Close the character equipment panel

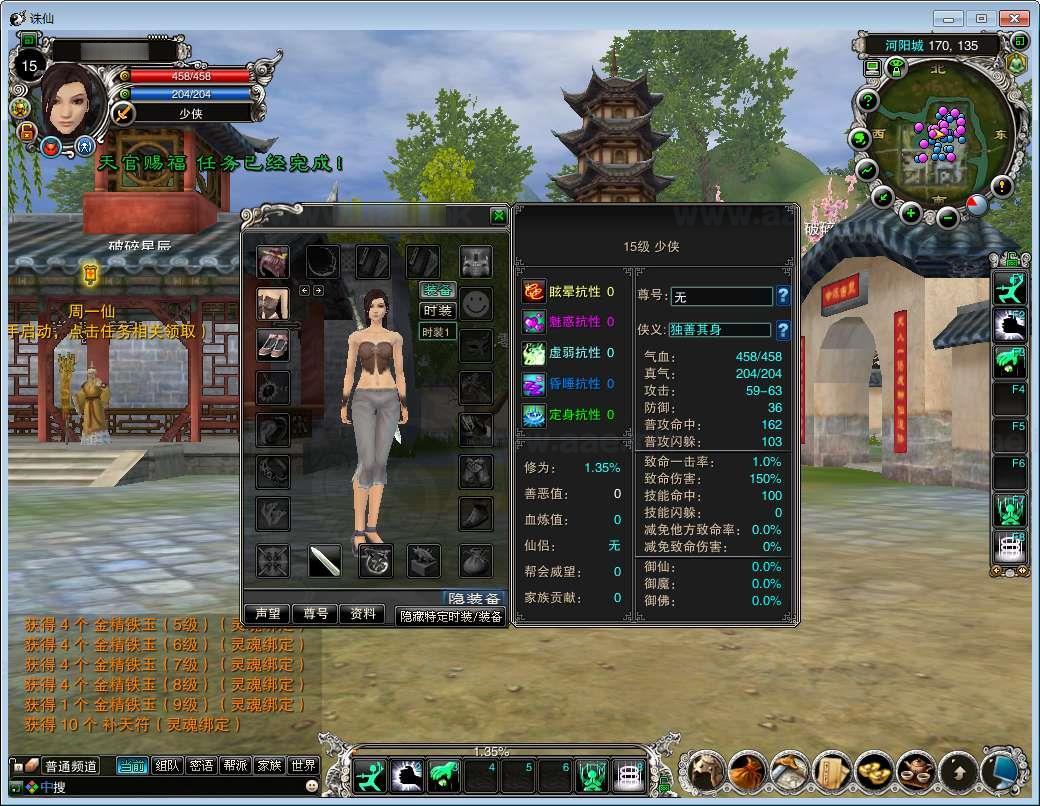point(498,215)
